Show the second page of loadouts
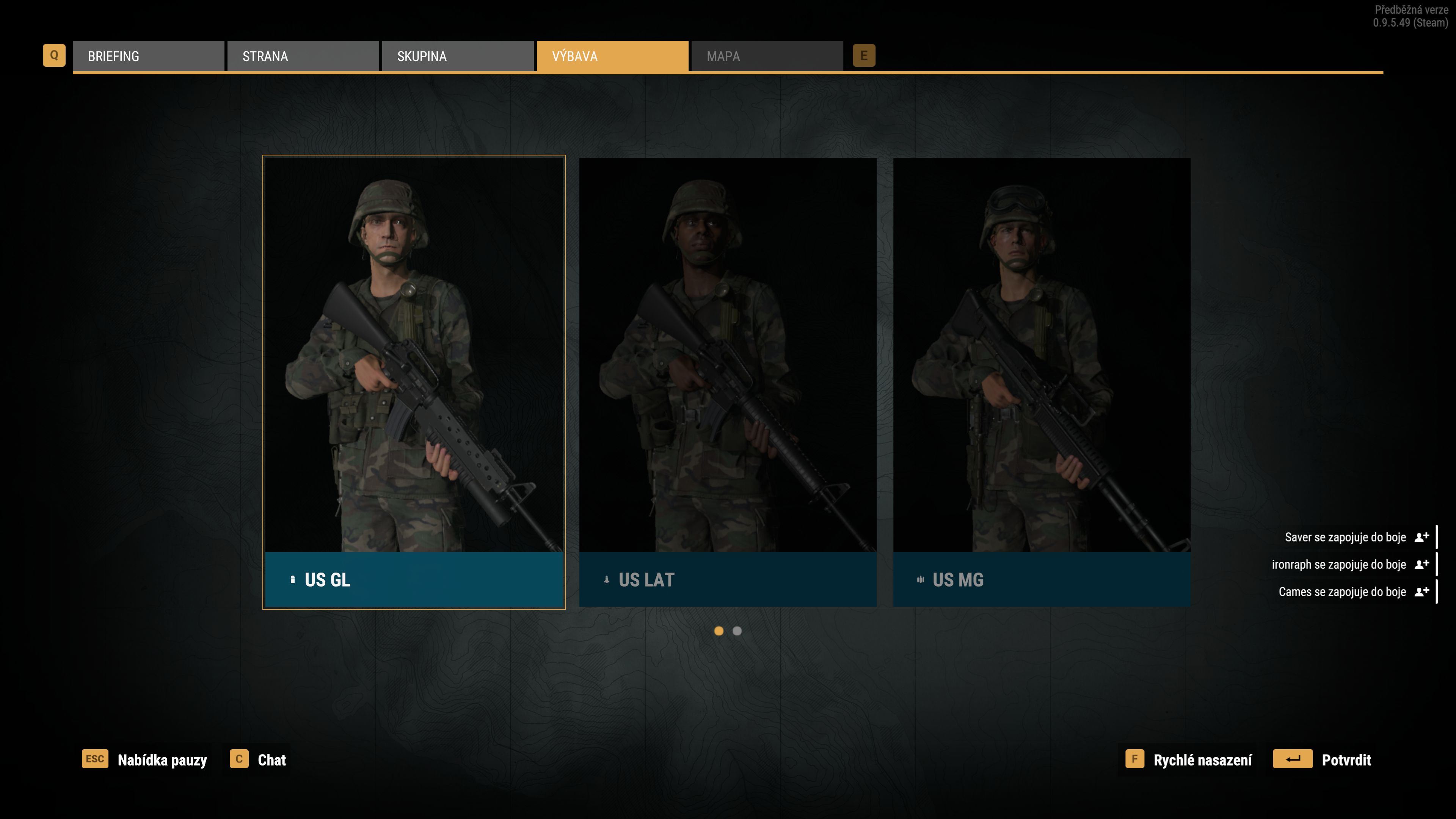 point(737,631)
